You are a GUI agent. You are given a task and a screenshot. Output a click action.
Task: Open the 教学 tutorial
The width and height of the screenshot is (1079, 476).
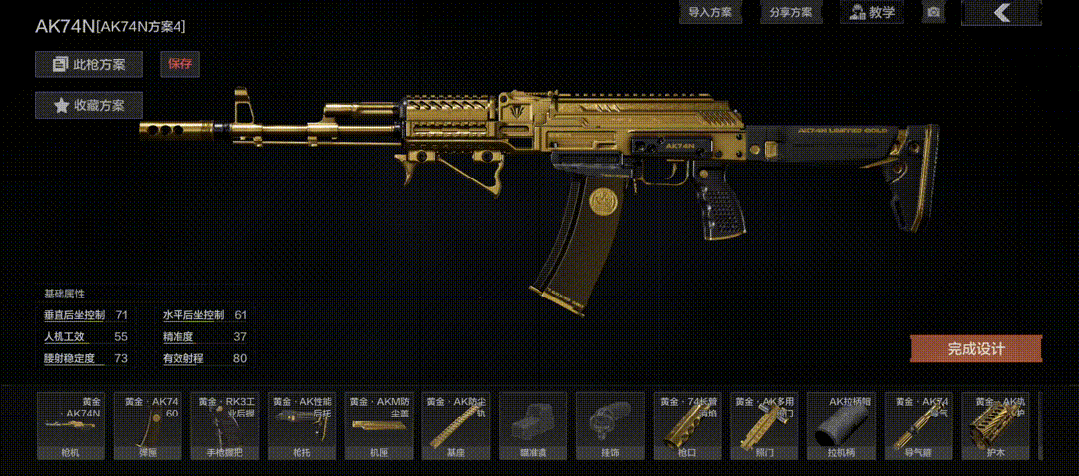point(869,13)
